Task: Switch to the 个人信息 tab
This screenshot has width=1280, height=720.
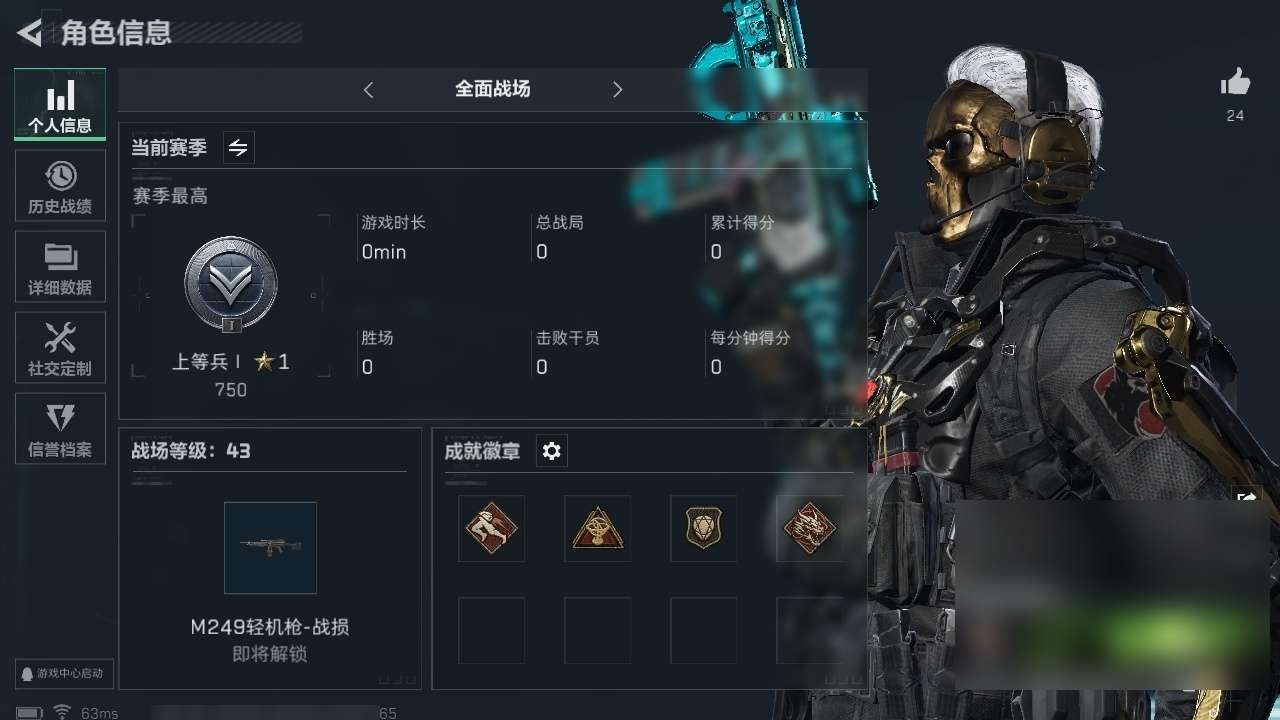Action: click(x=60, y=104)
